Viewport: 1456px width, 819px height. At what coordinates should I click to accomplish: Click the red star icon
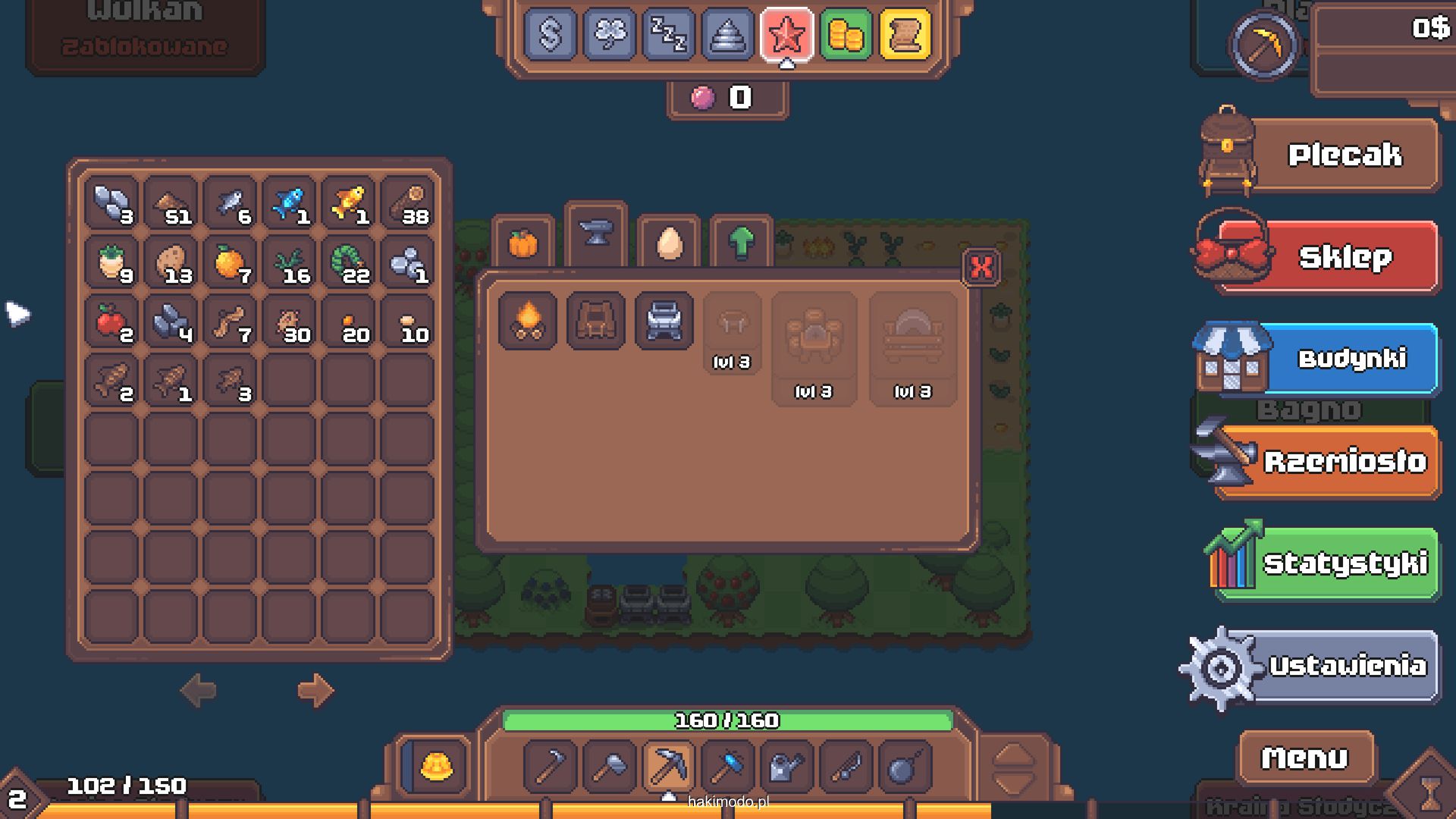(786, 34)
